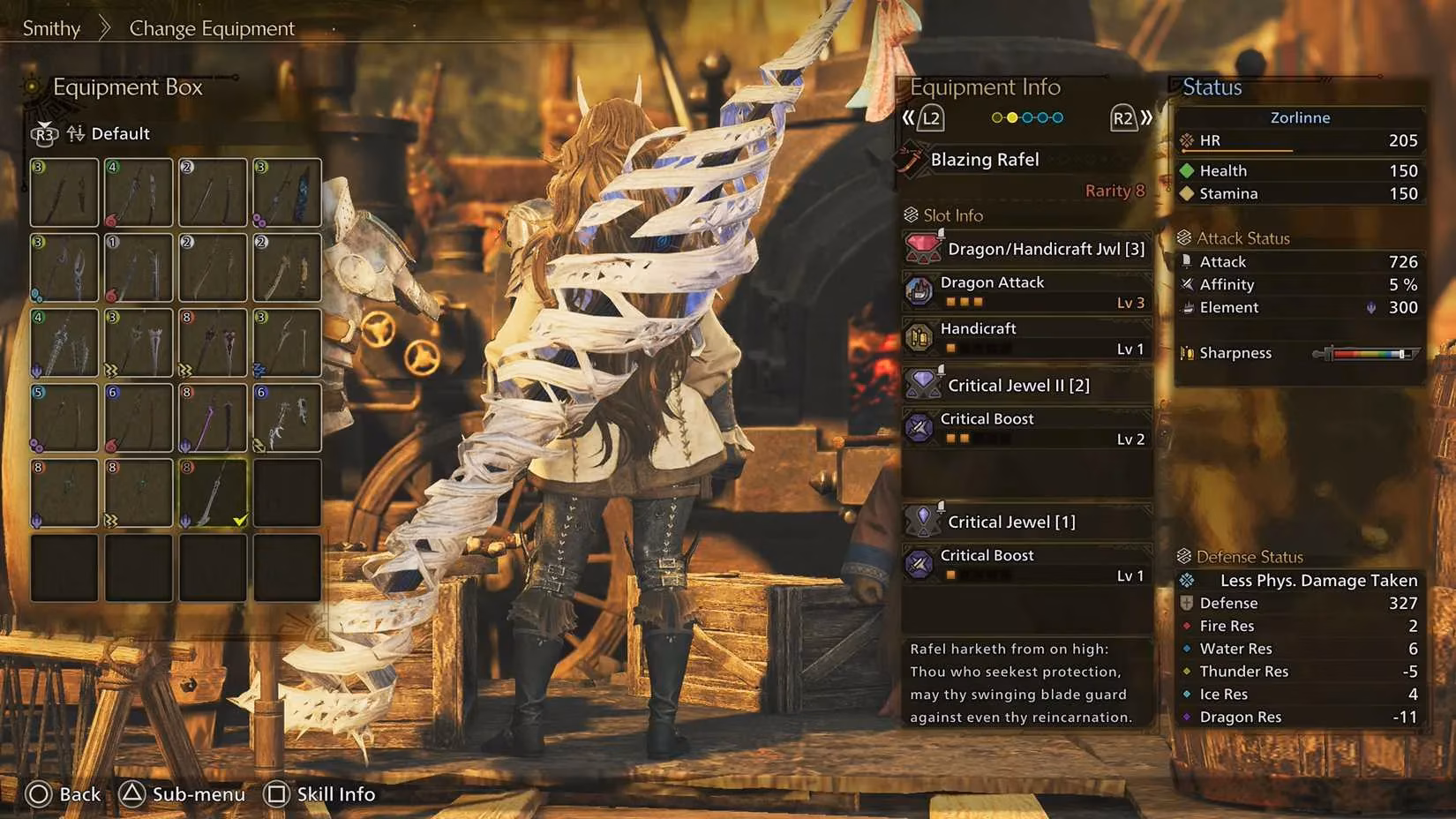Image resolution: width=1456 pixels, height=819 pixels.
Task: Open Change Equipment breadcrumb item
Action: (212, 27)
